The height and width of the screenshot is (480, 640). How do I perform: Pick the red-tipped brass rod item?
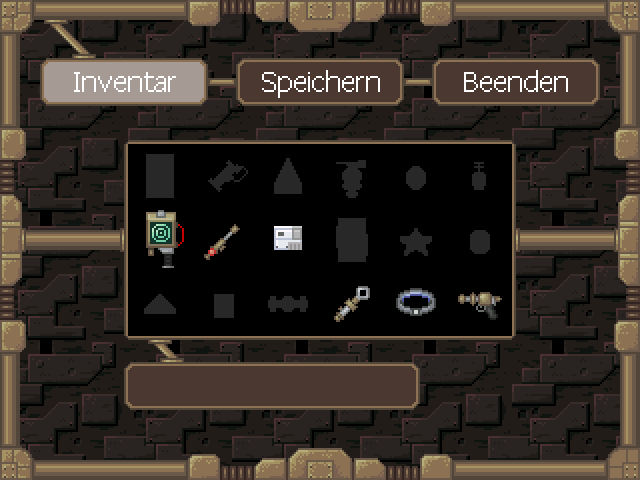(x=223, y=240)
